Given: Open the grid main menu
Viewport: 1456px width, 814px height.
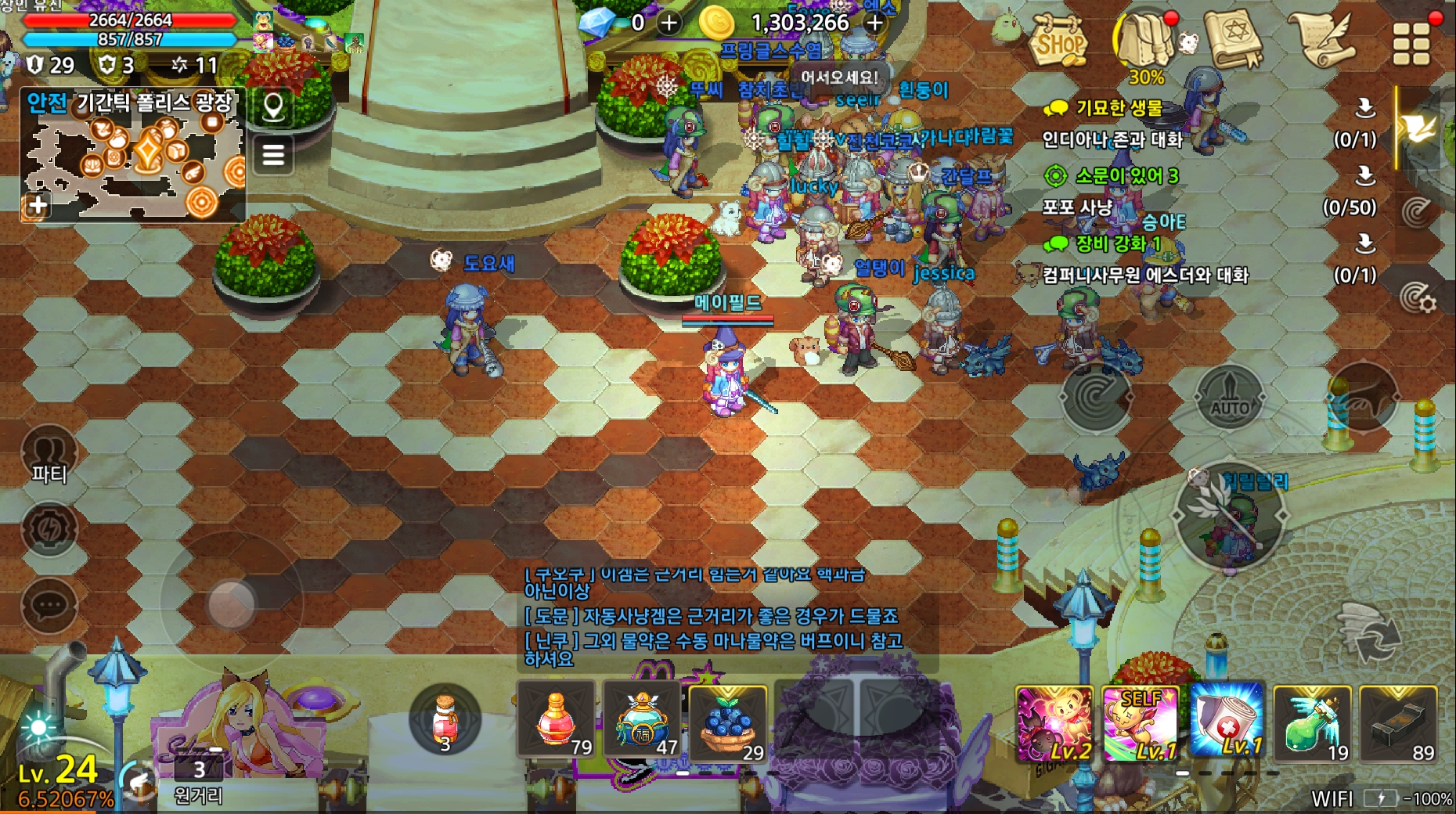Looking at the screenshot, I should coord(1411,42).
